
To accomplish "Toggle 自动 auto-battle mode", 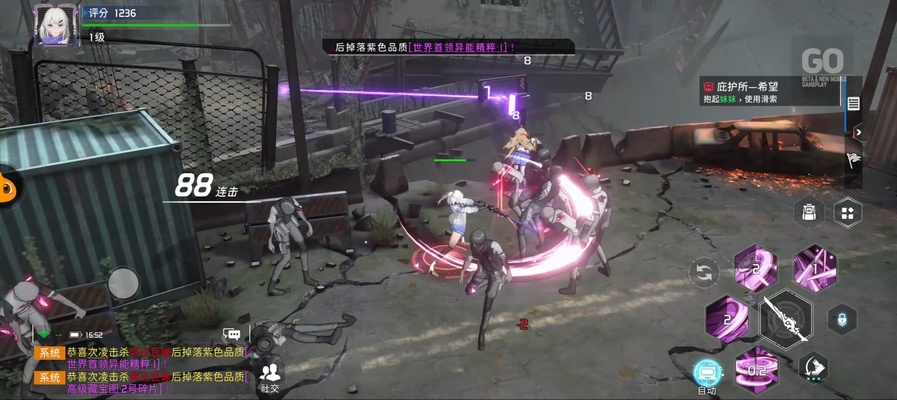I will point(707,375).
